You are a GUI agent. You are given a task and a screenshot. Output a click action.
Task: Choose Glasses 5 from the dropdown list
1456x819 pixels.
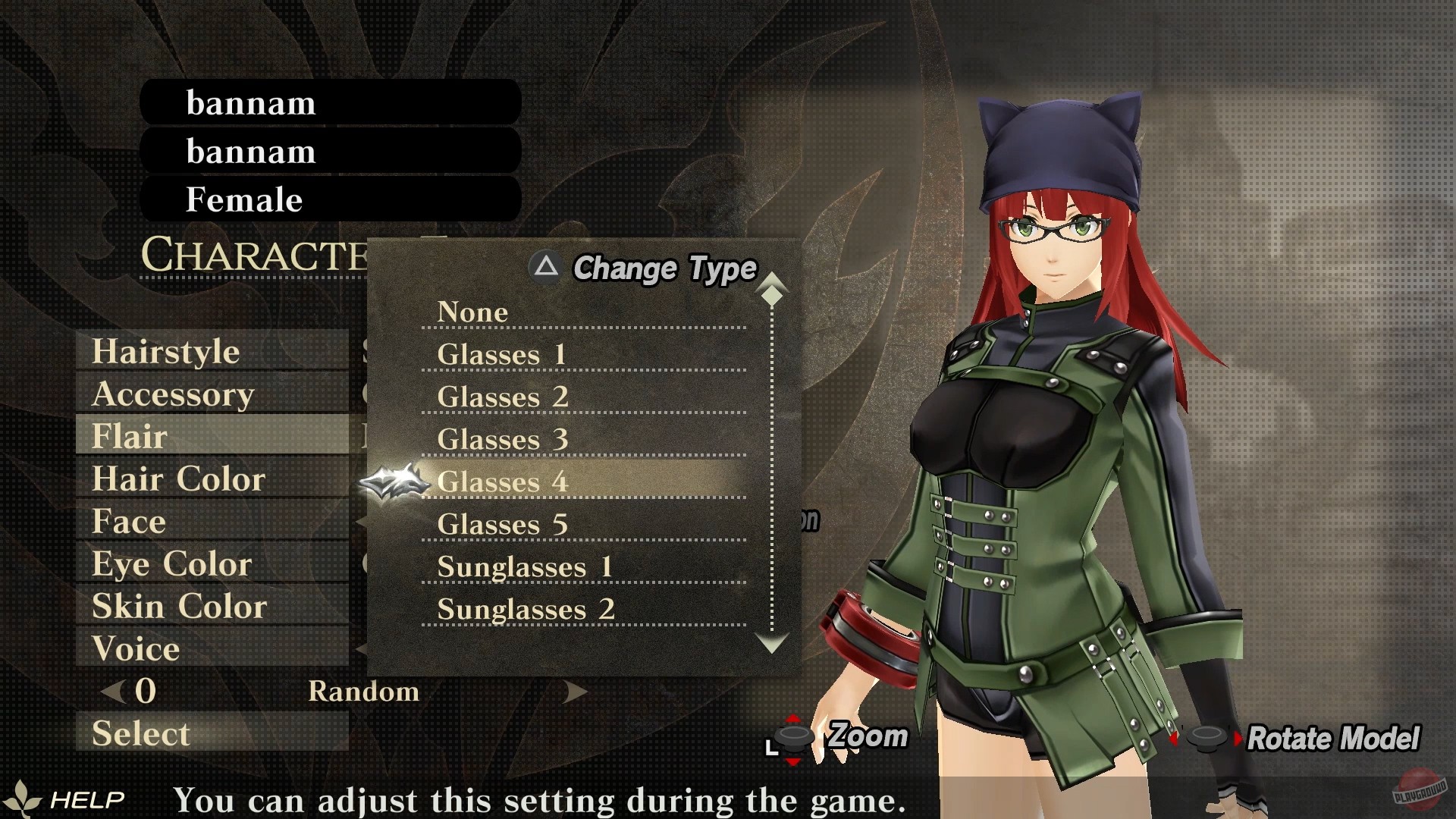[x=502, y=524]
